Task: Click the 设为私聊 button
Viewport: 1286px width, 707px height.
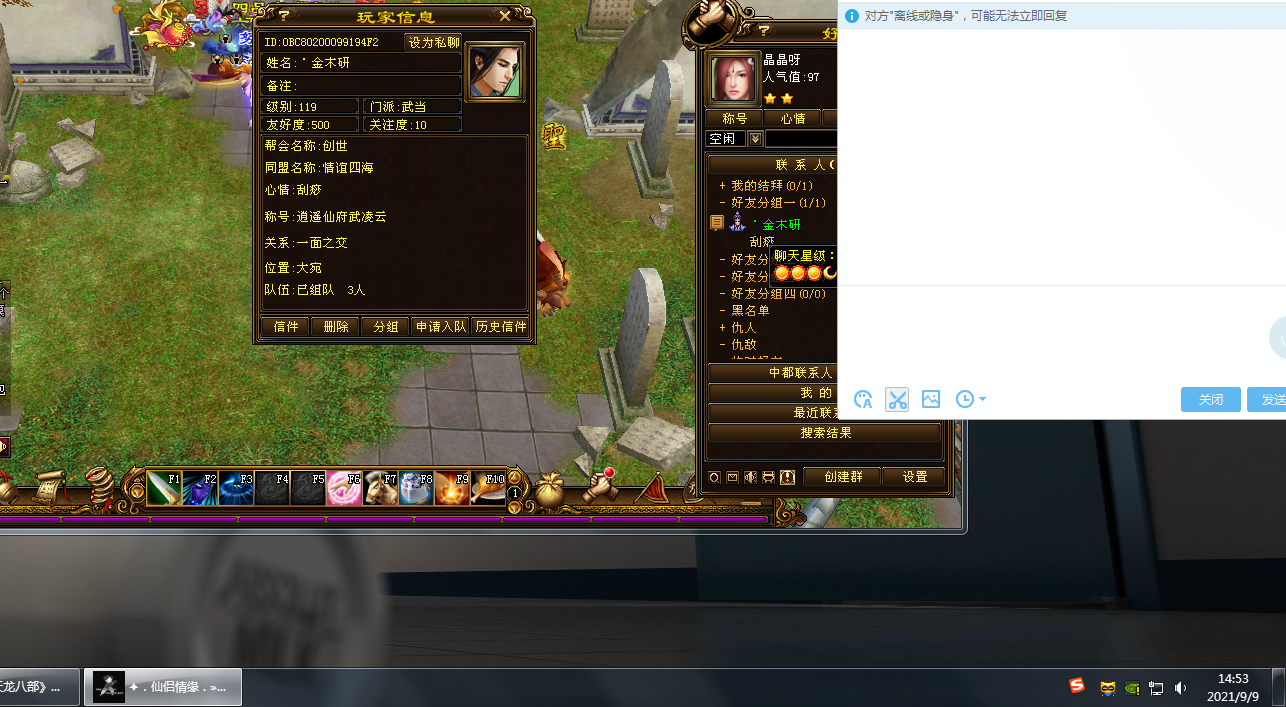Action: 434,42
